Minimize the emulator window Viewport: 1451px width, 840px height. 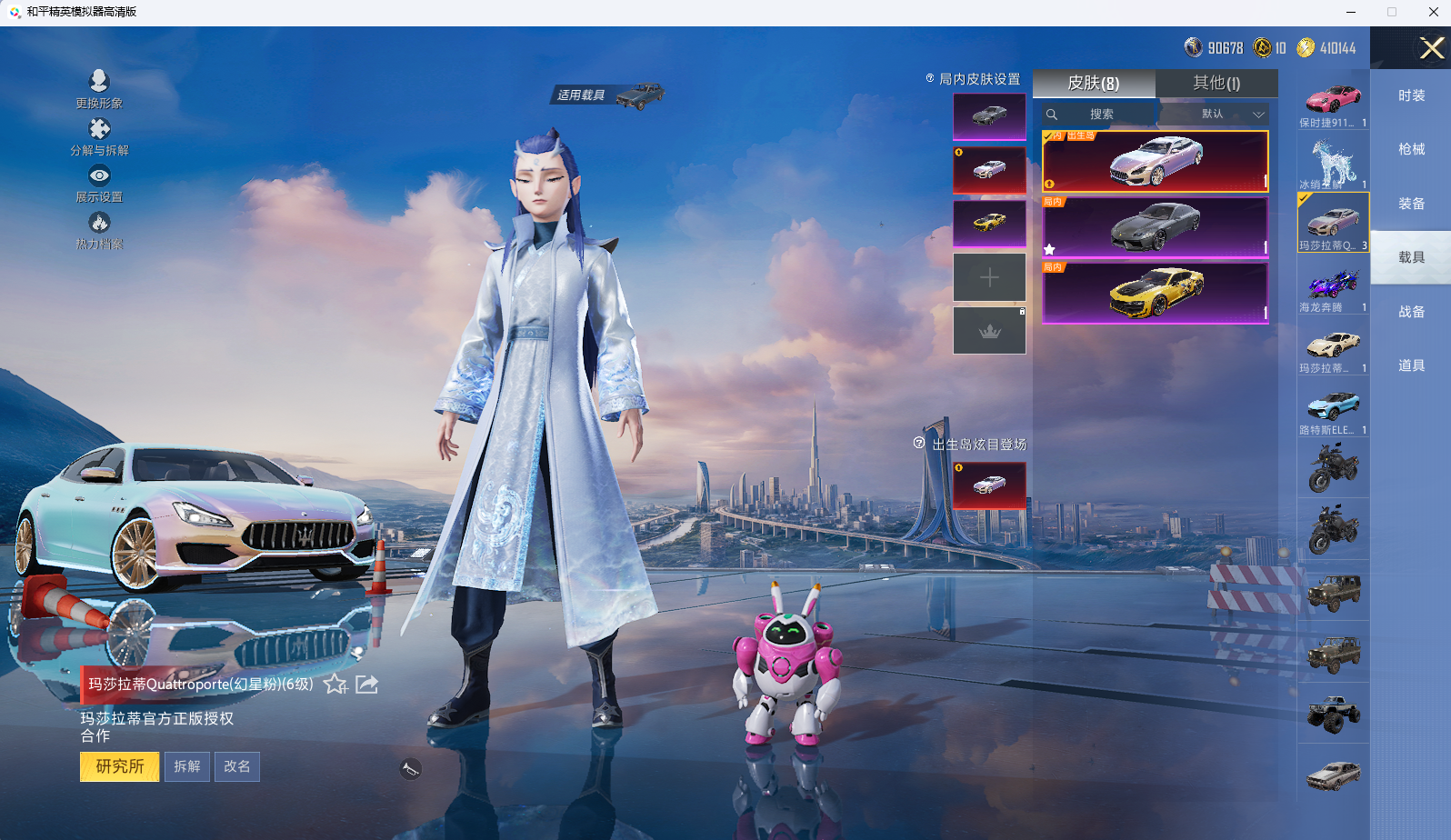1351,12
